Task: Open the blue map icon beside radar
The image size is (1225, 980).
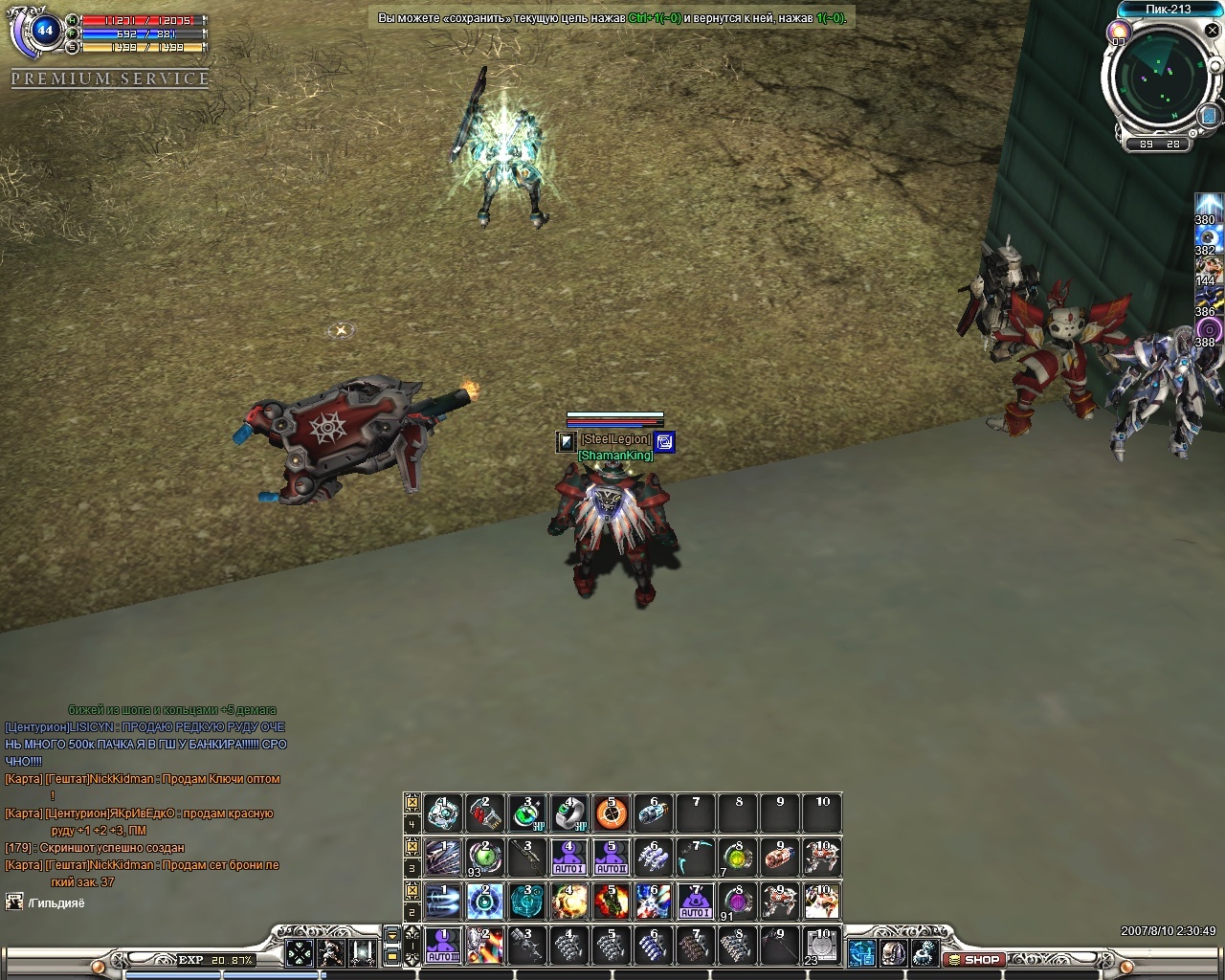Action: pyautogui.click(x=1209, y=115)
